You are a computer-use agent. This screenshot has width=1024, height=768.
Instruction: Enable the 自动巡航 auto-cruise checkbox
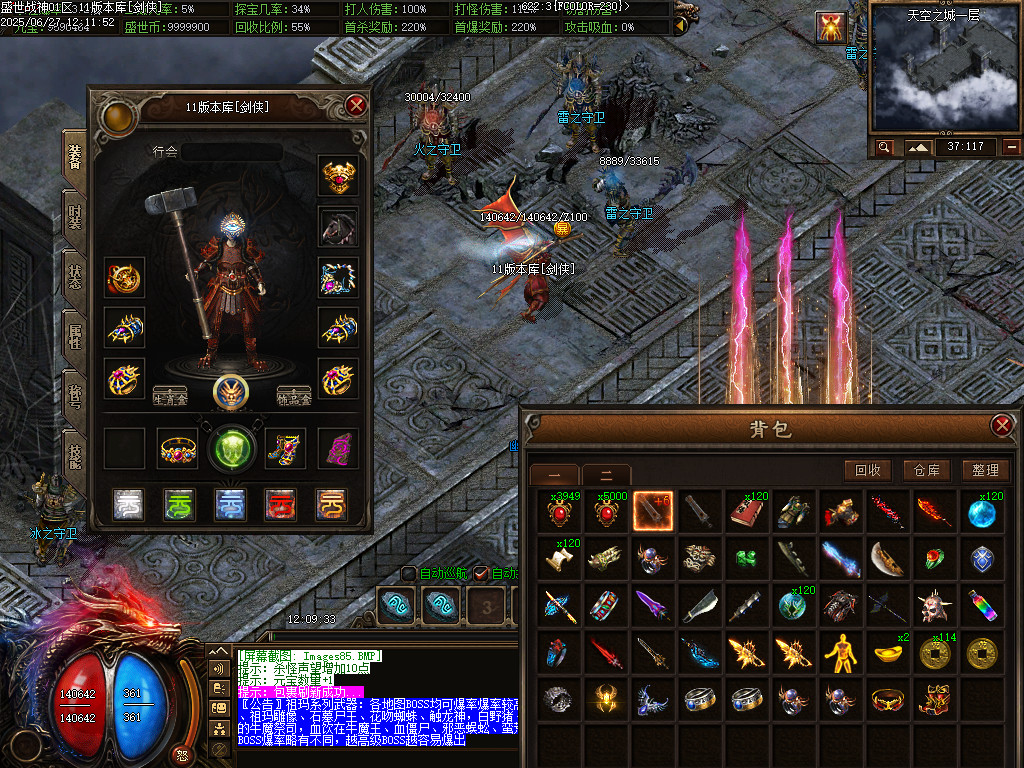pyautogui.click(x=409, y=573)
